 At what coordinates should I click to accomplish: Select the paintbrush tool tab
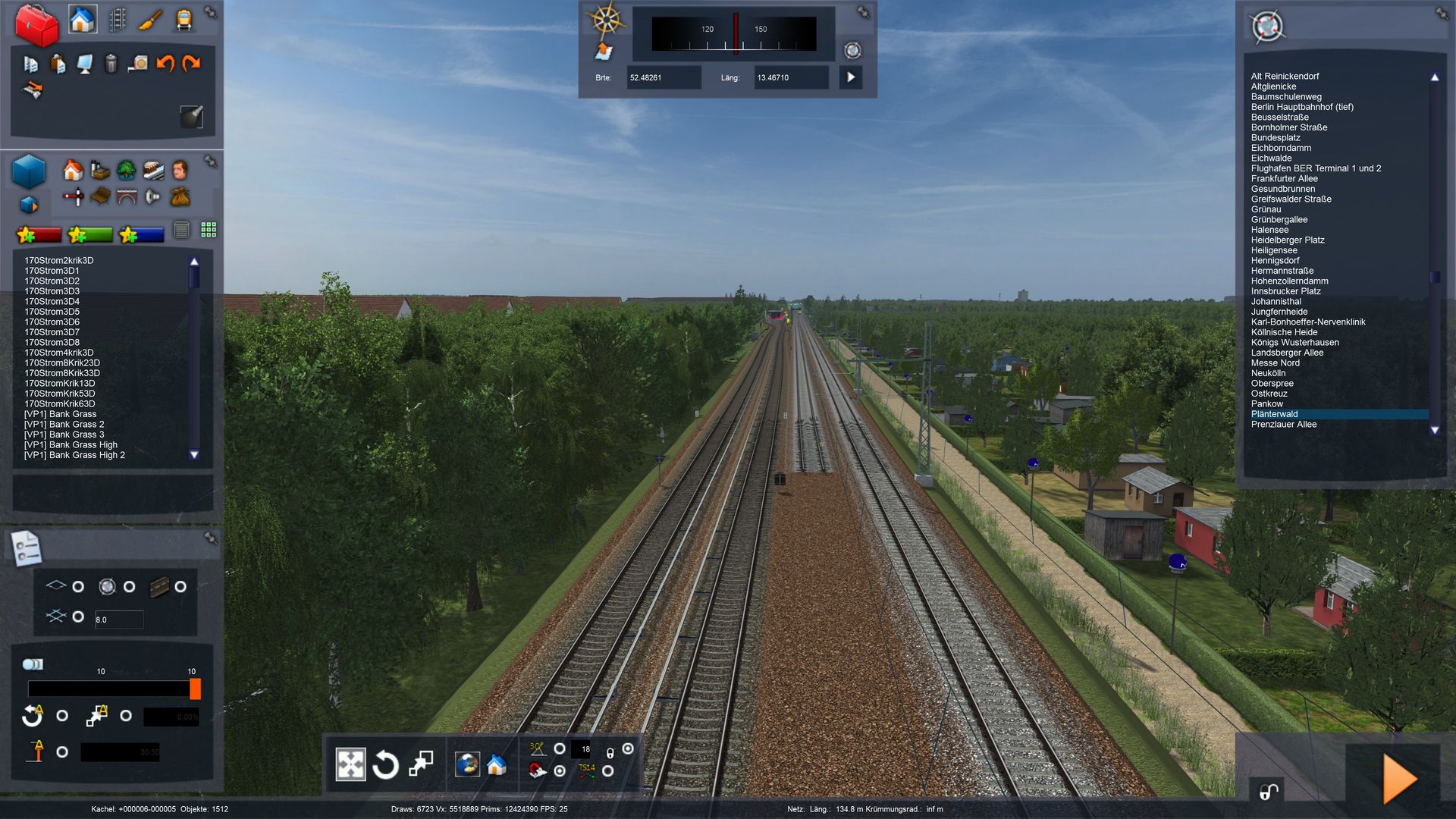point(150,20)
